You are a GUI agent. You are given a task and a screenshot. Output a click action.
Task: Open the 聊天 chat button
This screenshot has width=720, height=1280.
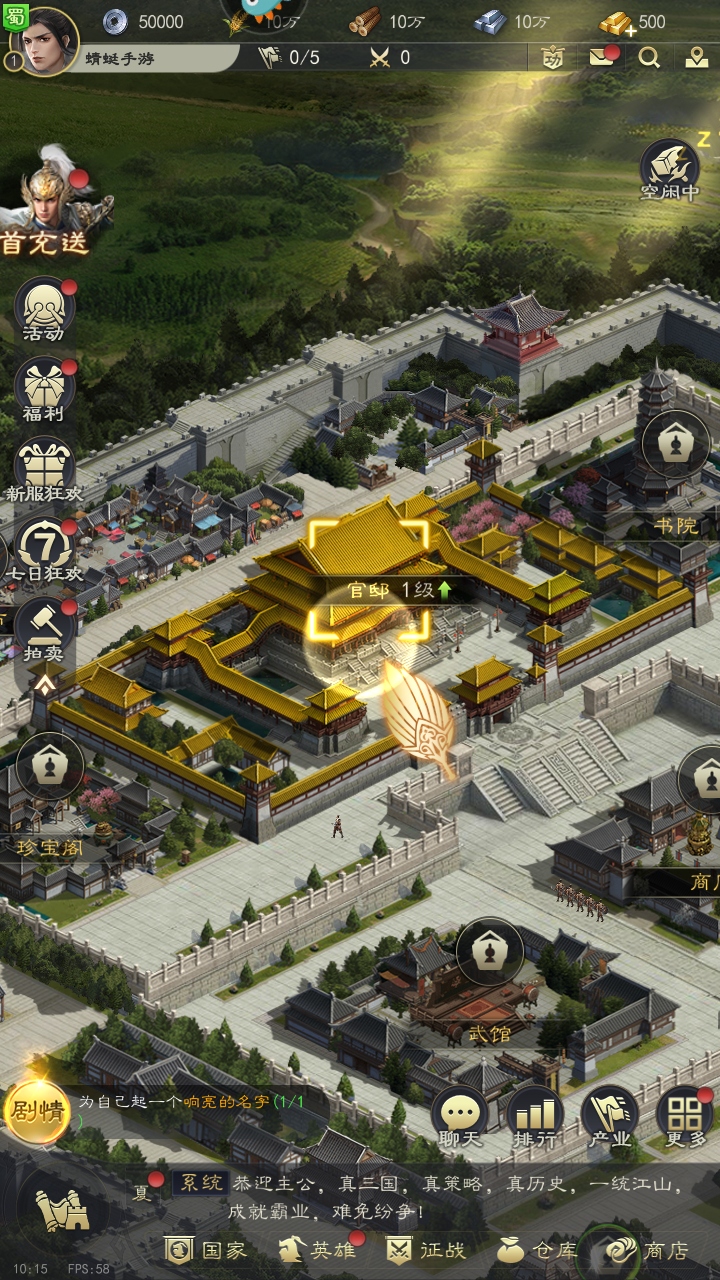tap(460, 1117)
